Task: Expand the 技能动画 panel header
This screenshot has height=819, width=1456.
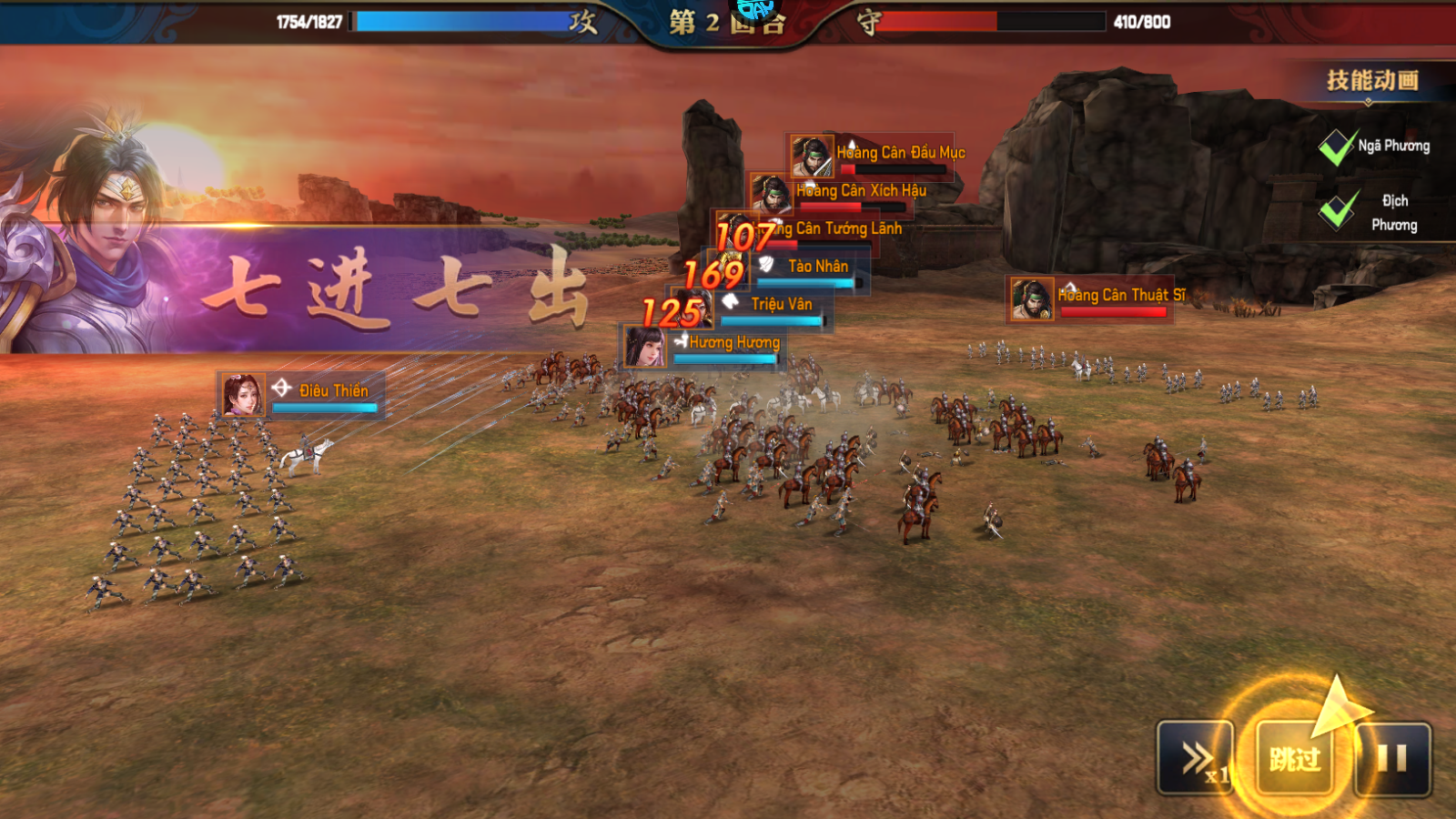Action: (x=1371, y=81)
